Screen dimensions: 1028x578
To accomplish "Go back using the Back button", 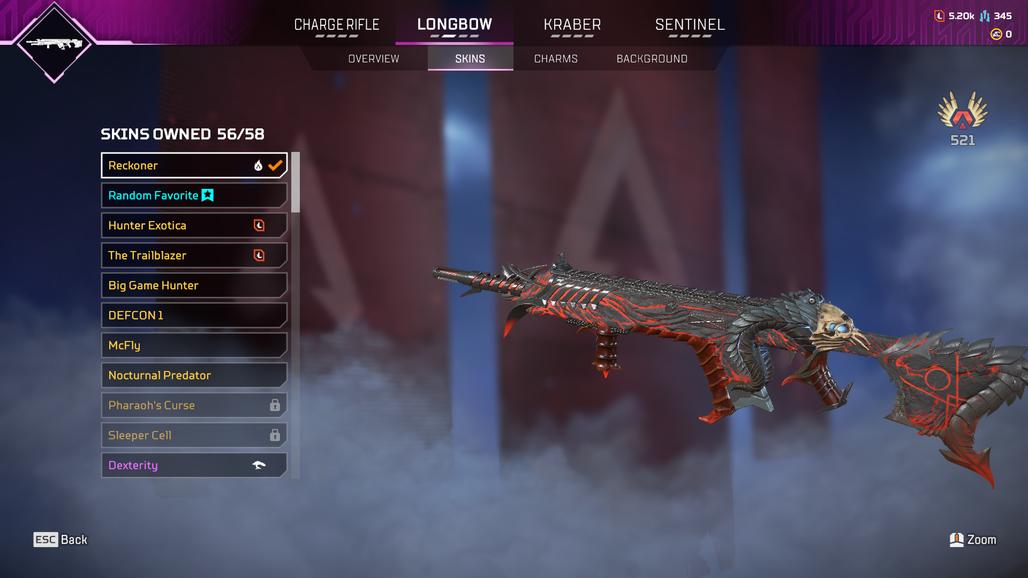I will coord(61,540).
